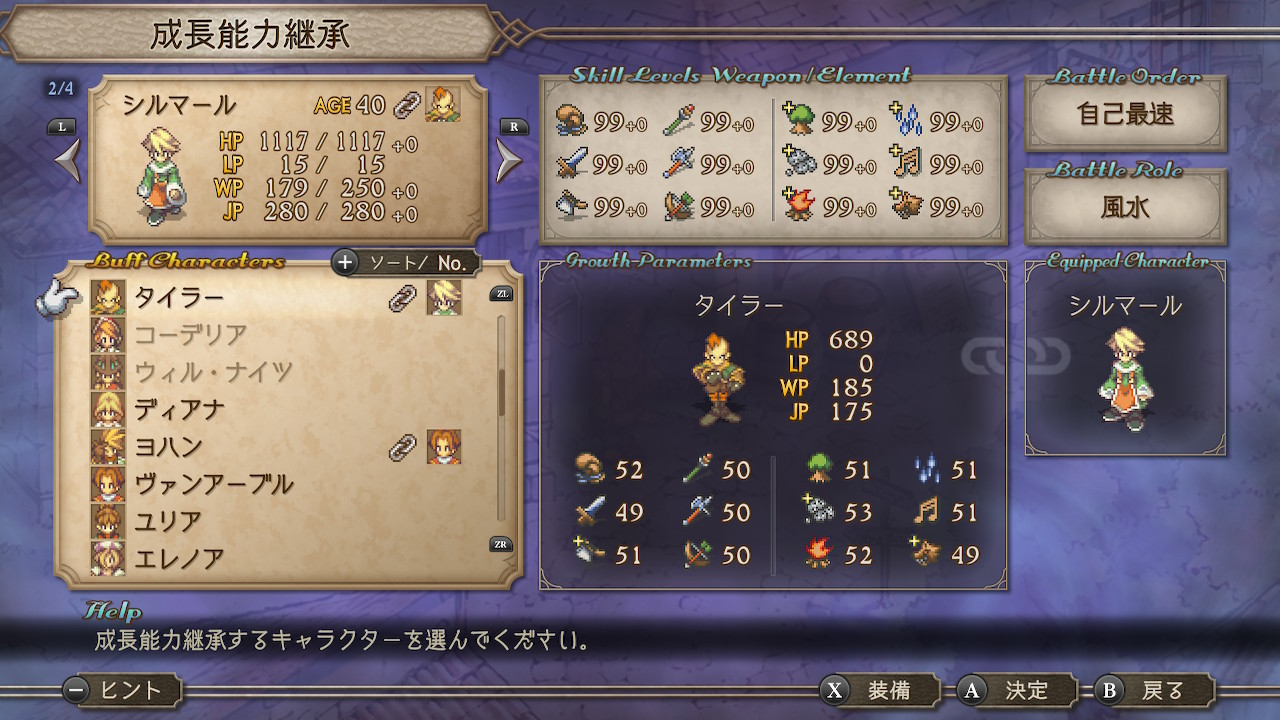Select ヨハン from the character list
This screenshot has height=720, width=1280.
pyautogui.click(x=169, y=446)
